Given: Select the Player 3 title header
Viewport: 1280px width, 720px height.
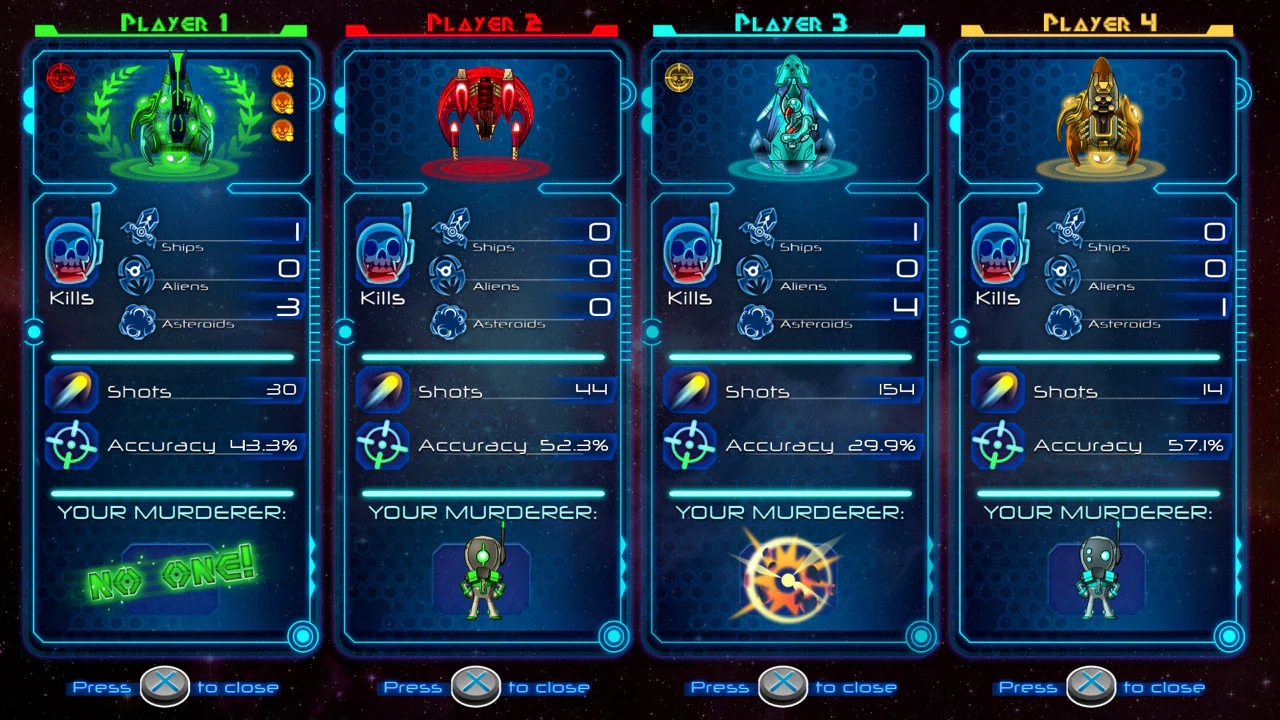Looking at the screenshot, I should pyautogui.click(x=790, y=19).
